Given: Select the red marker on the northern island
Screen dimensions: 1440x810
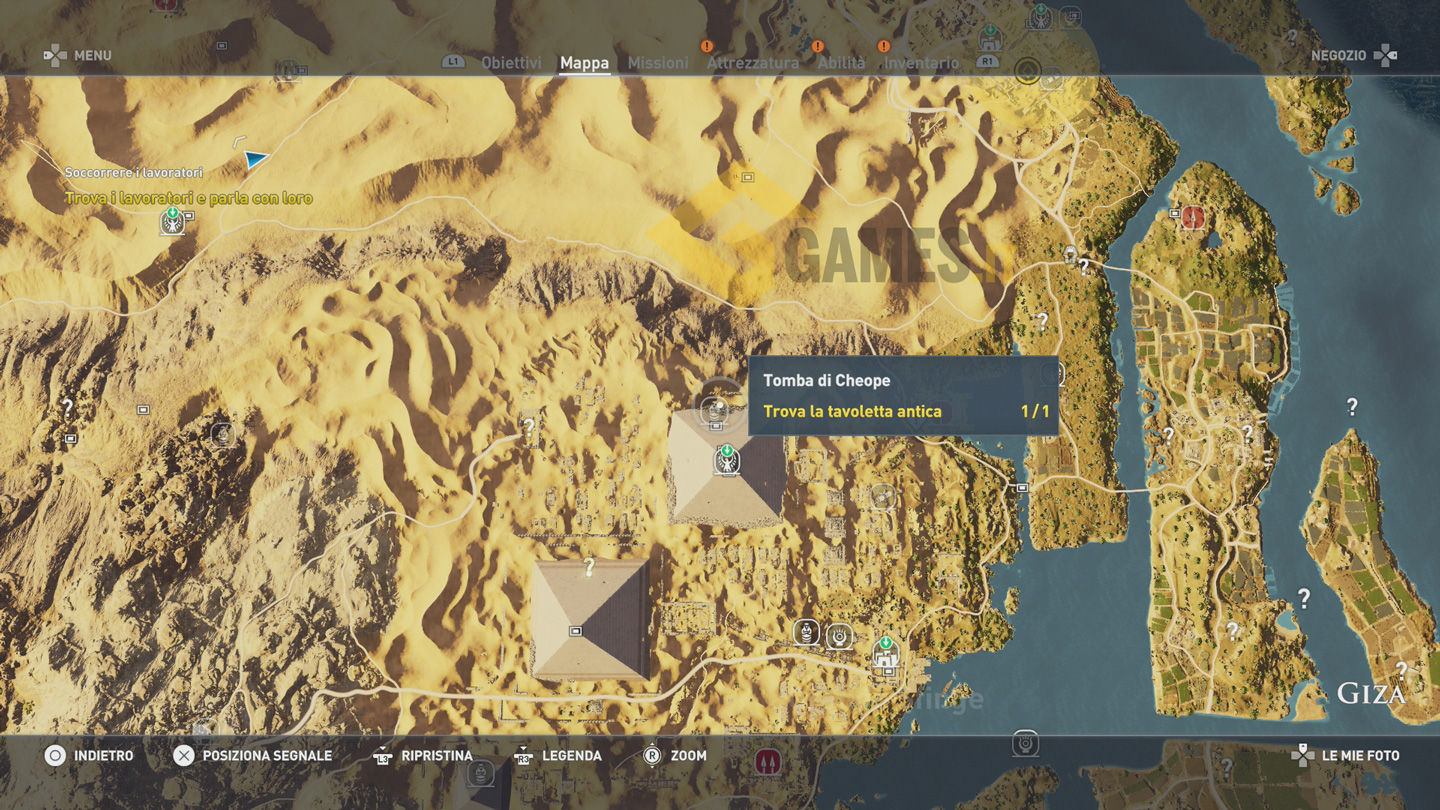Looking at the screenshot, I should click(x=1192, y=217).
